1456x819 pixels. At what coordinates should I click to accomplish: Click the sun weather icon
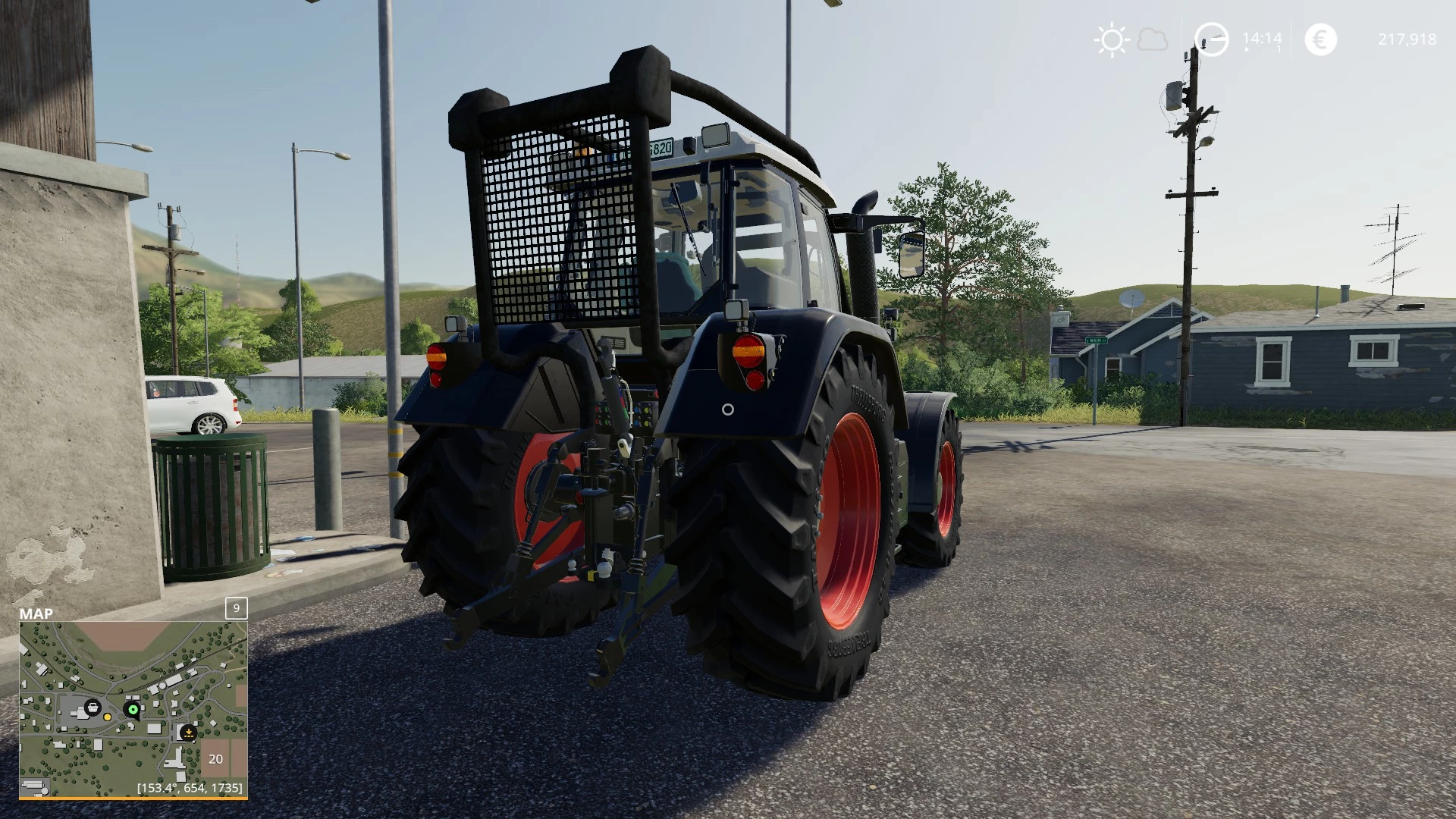point(1112,39)
